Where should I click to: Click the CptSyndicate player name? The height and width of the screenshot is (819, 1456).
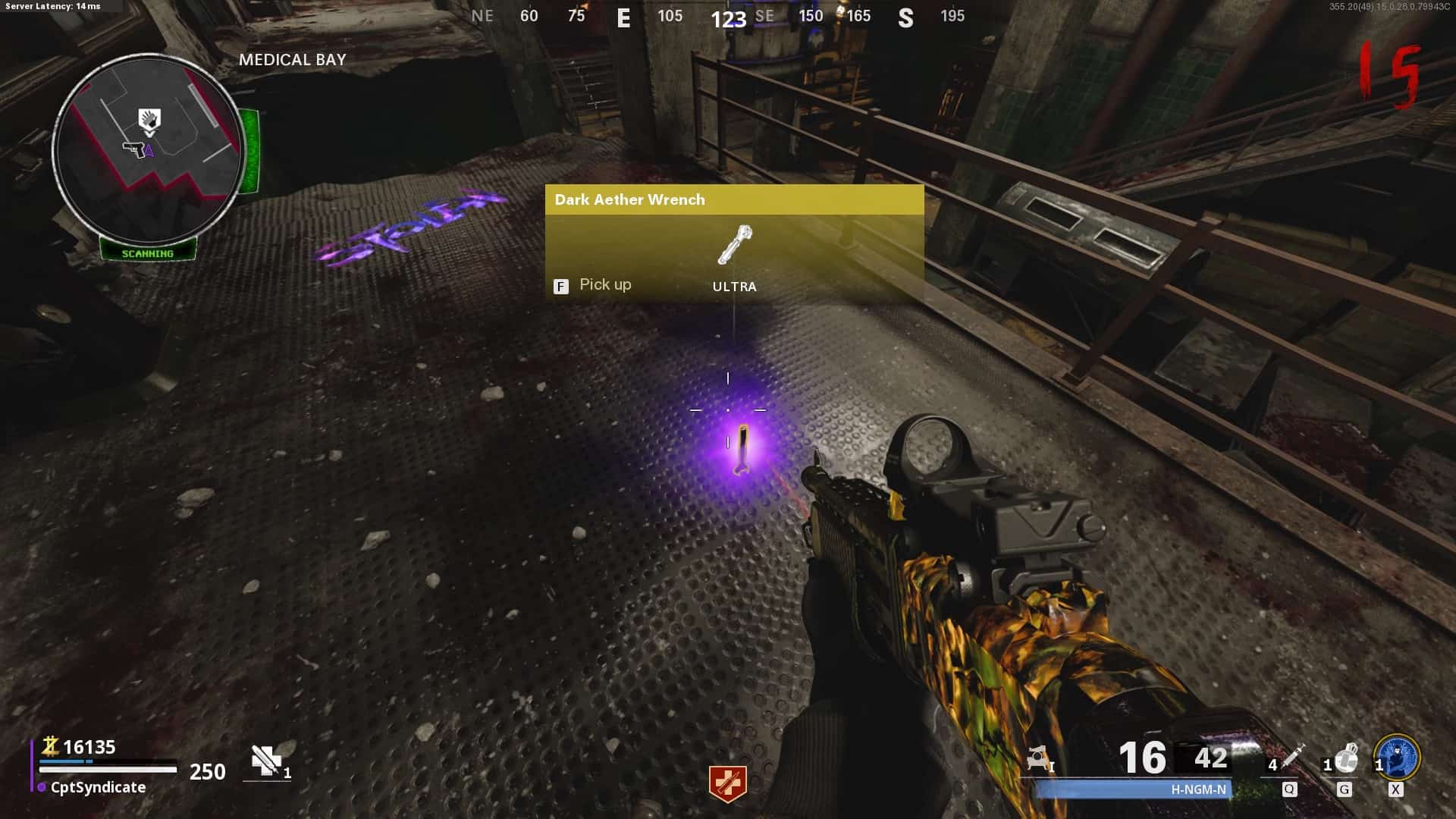(98, 787)
